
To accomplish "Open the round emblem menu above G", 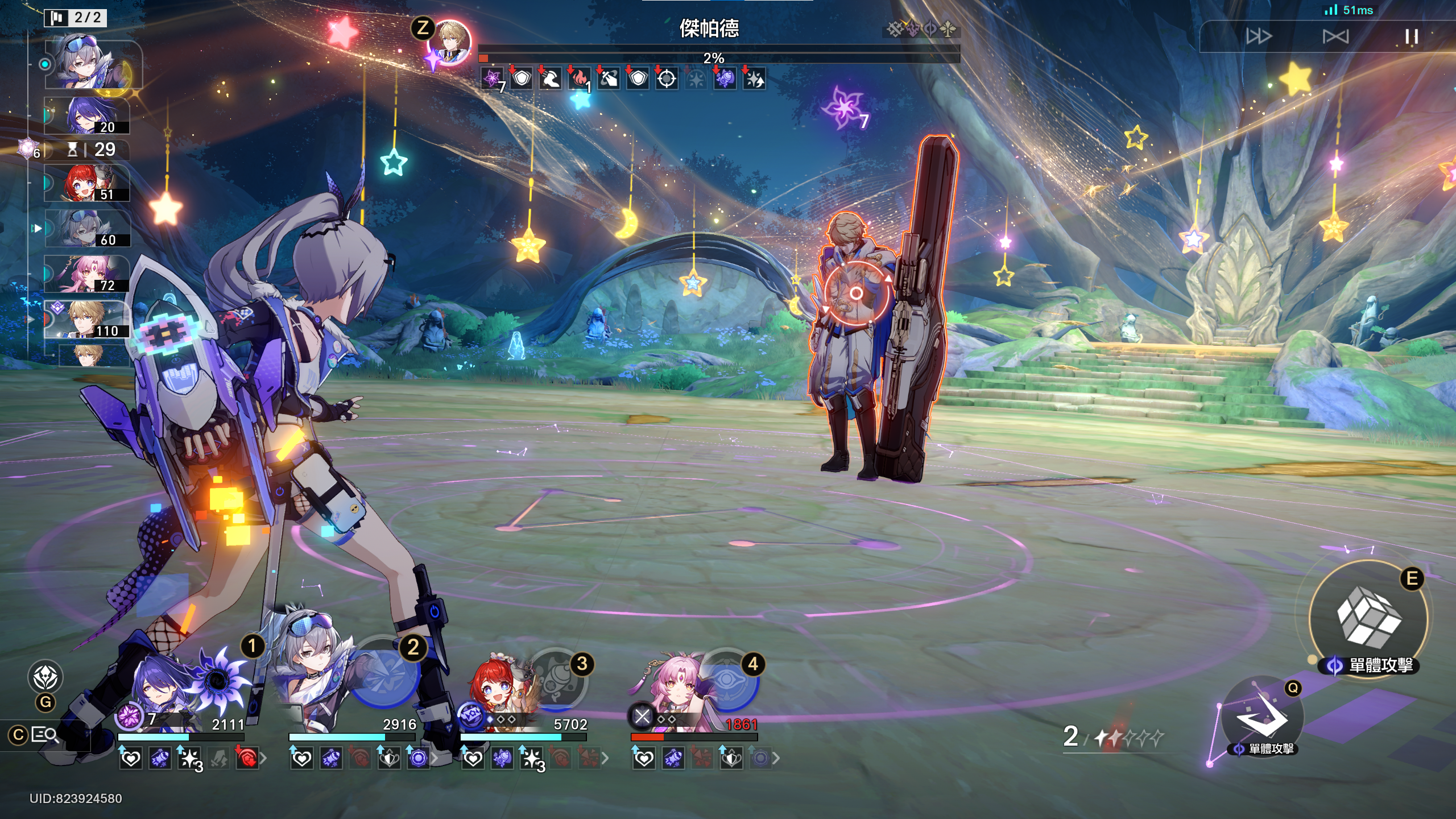I will pos(45,677).
